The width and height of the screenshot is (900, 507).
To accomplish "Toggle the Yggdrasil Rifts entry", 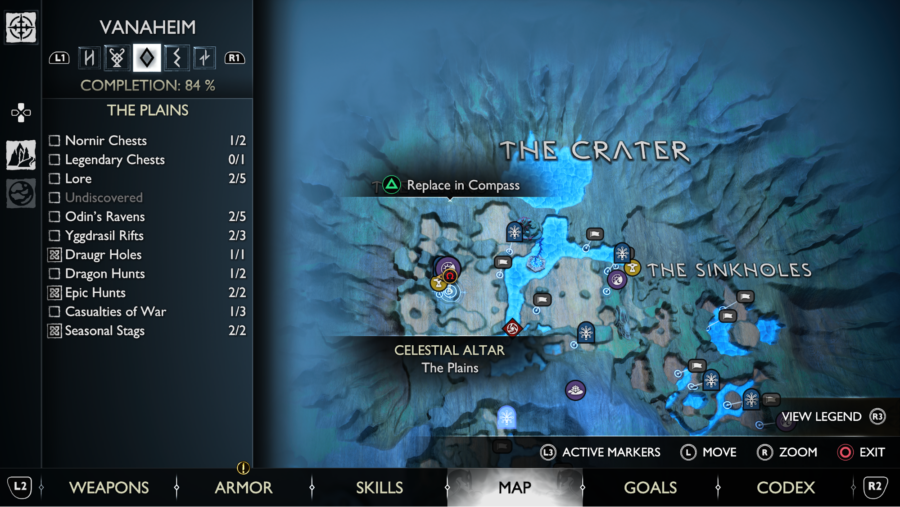I will coord(55,236).
